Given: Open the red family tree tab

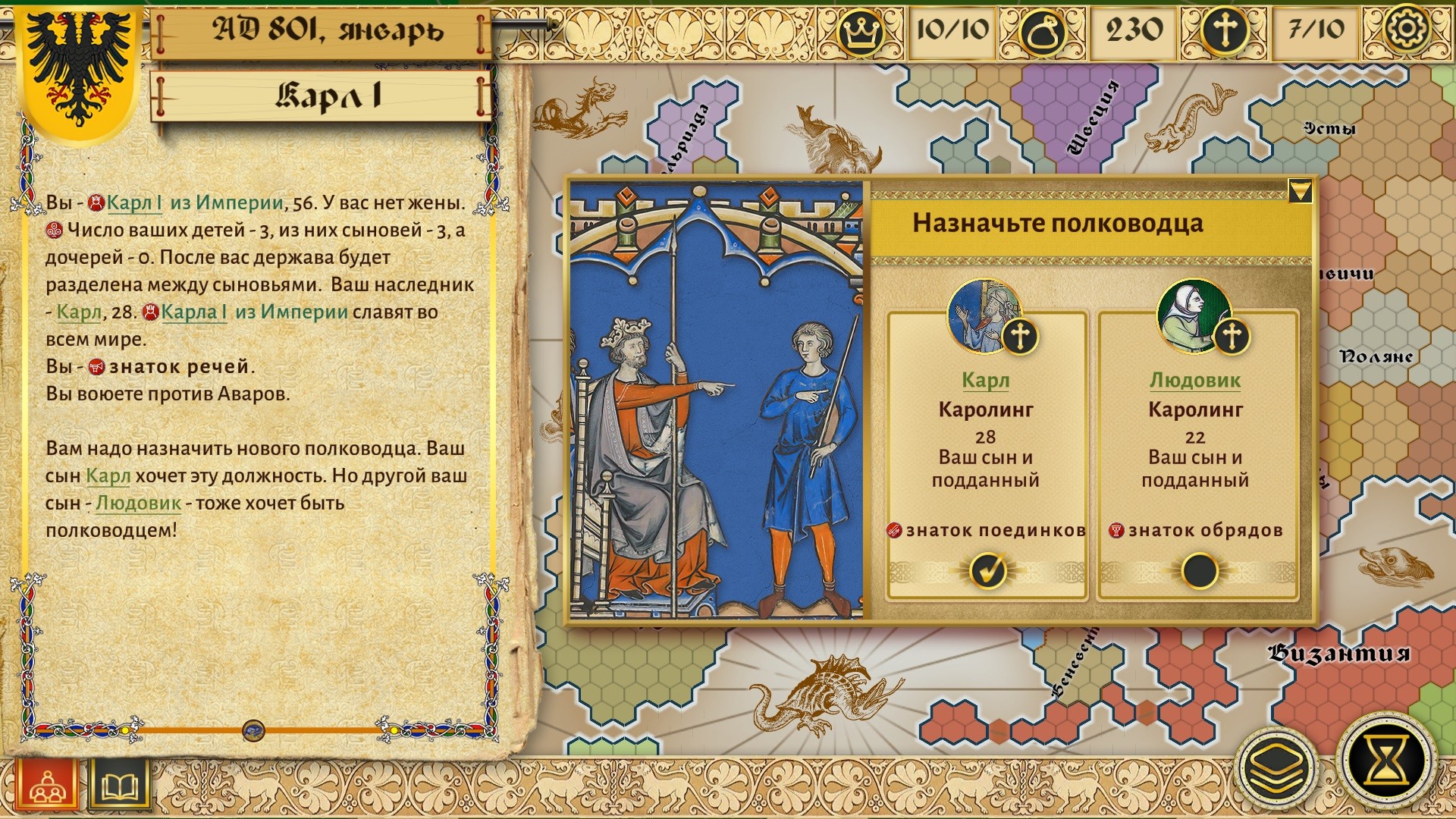Looking at the screenshot, I should click(x=47, y=786).
